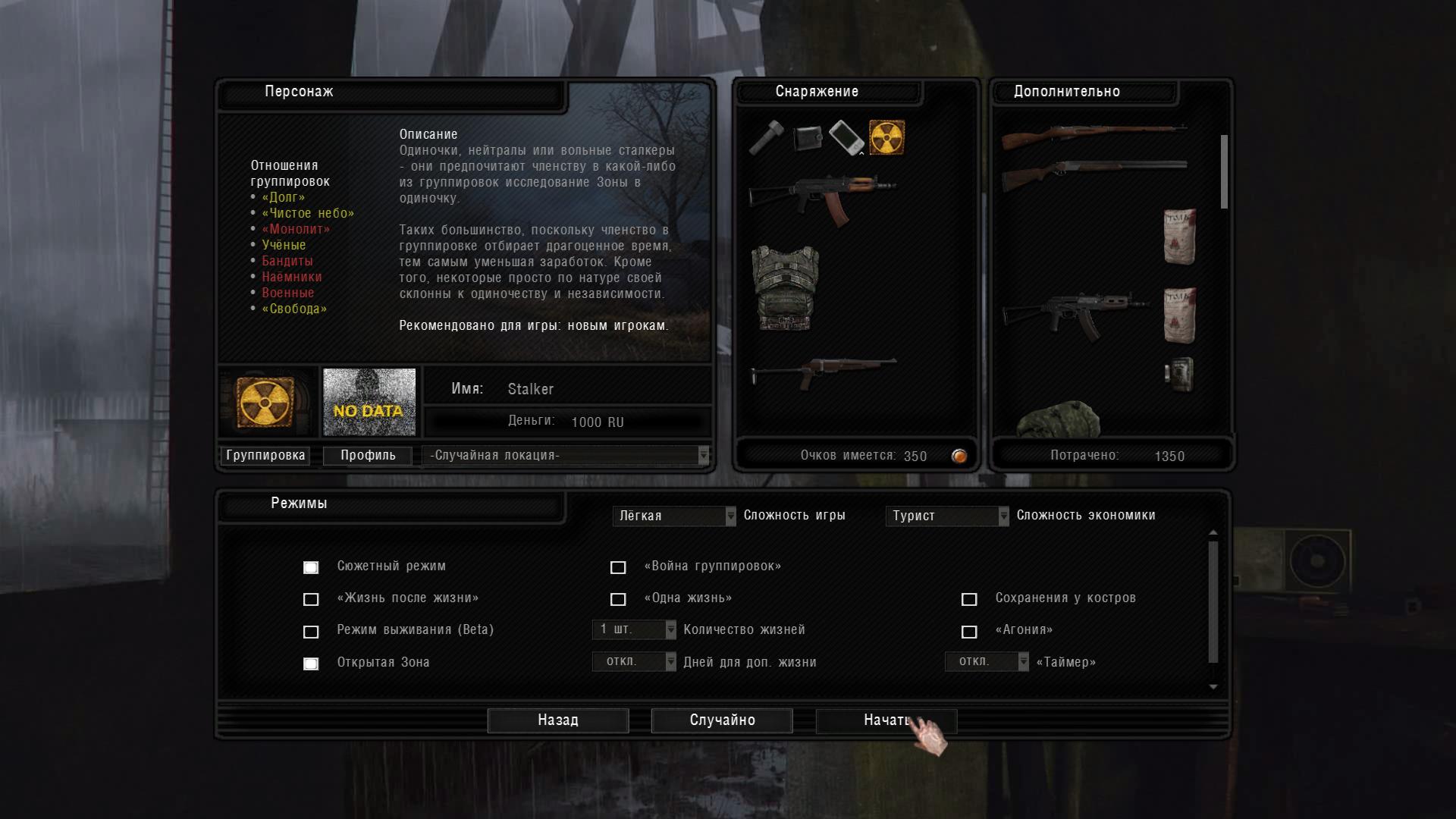Start the game with Начать
This screenshot has width=1456, height=819.
[x=886, y=720]
